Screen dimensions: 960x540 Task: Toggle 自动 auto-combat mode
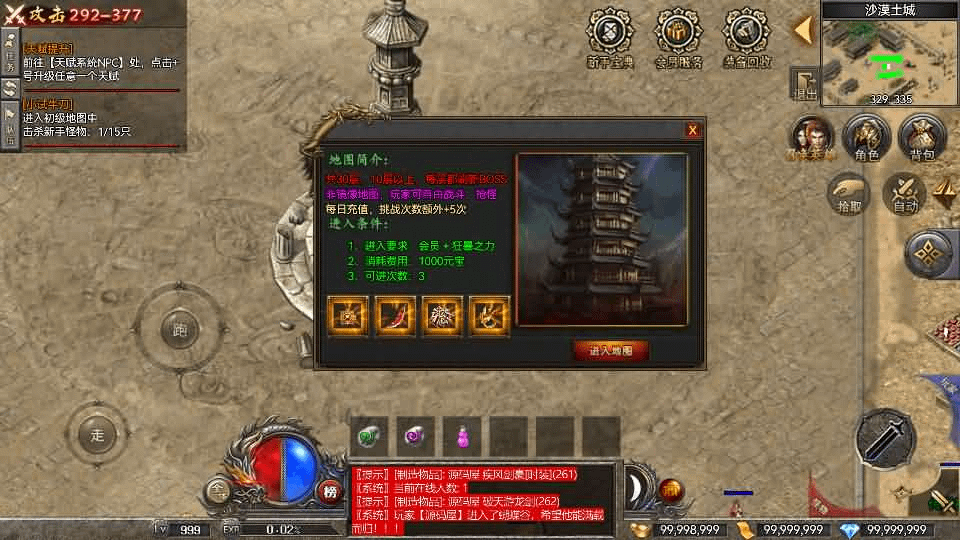click(x=905, y=194)
